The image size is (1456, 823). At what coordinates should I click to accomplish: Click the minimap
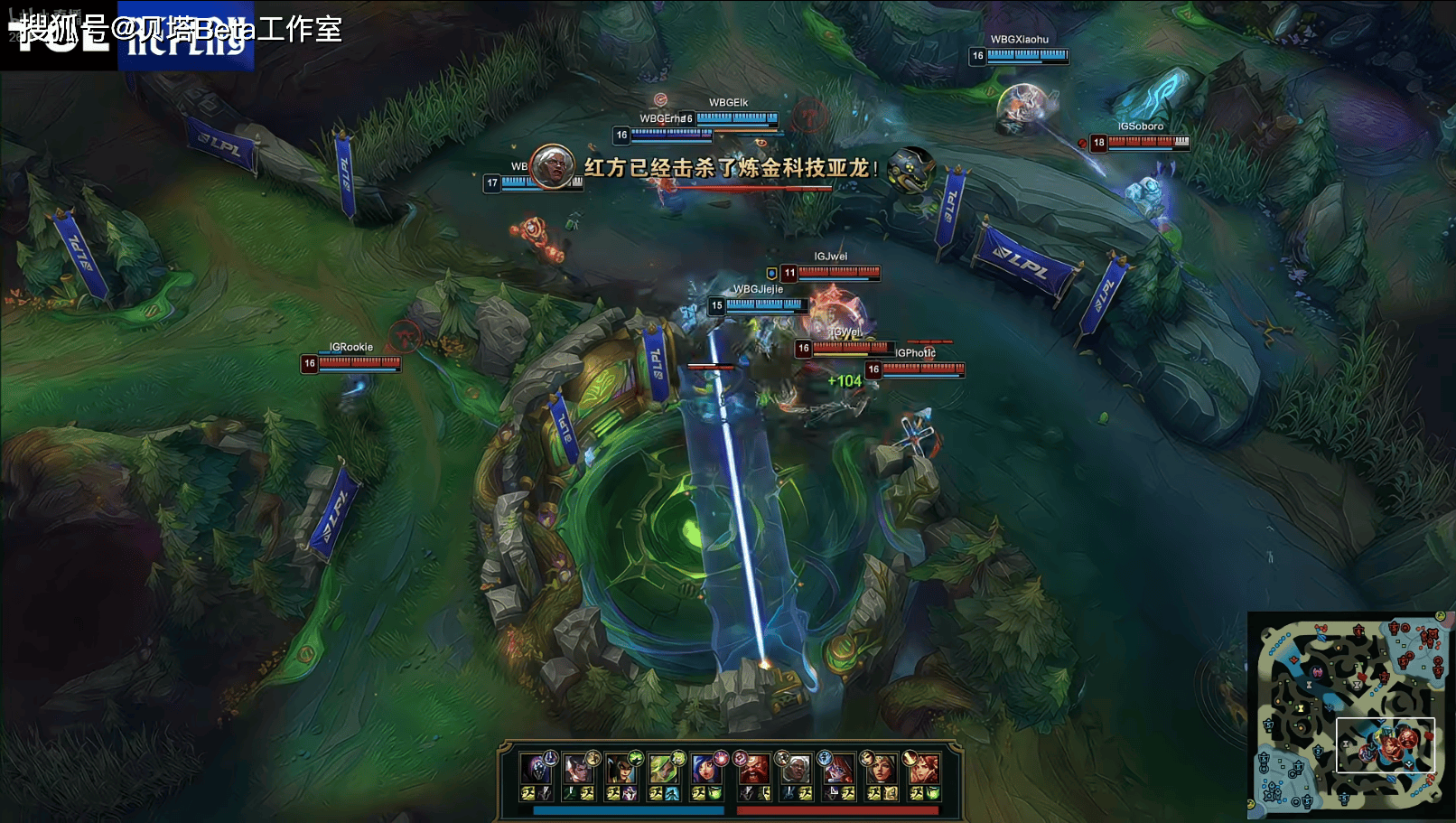point(1349,714)
